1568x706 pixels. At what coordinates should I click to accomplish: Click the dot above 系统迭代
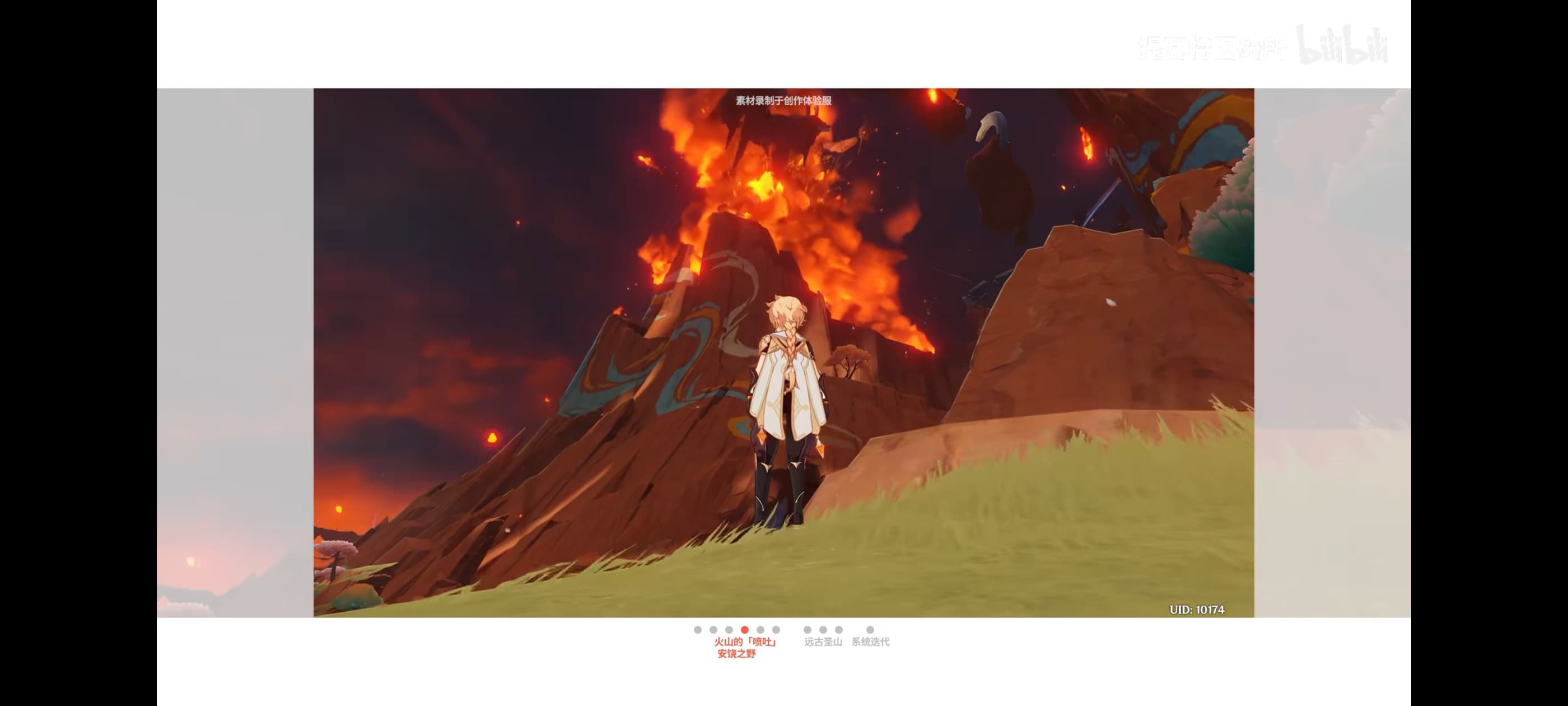870,630
